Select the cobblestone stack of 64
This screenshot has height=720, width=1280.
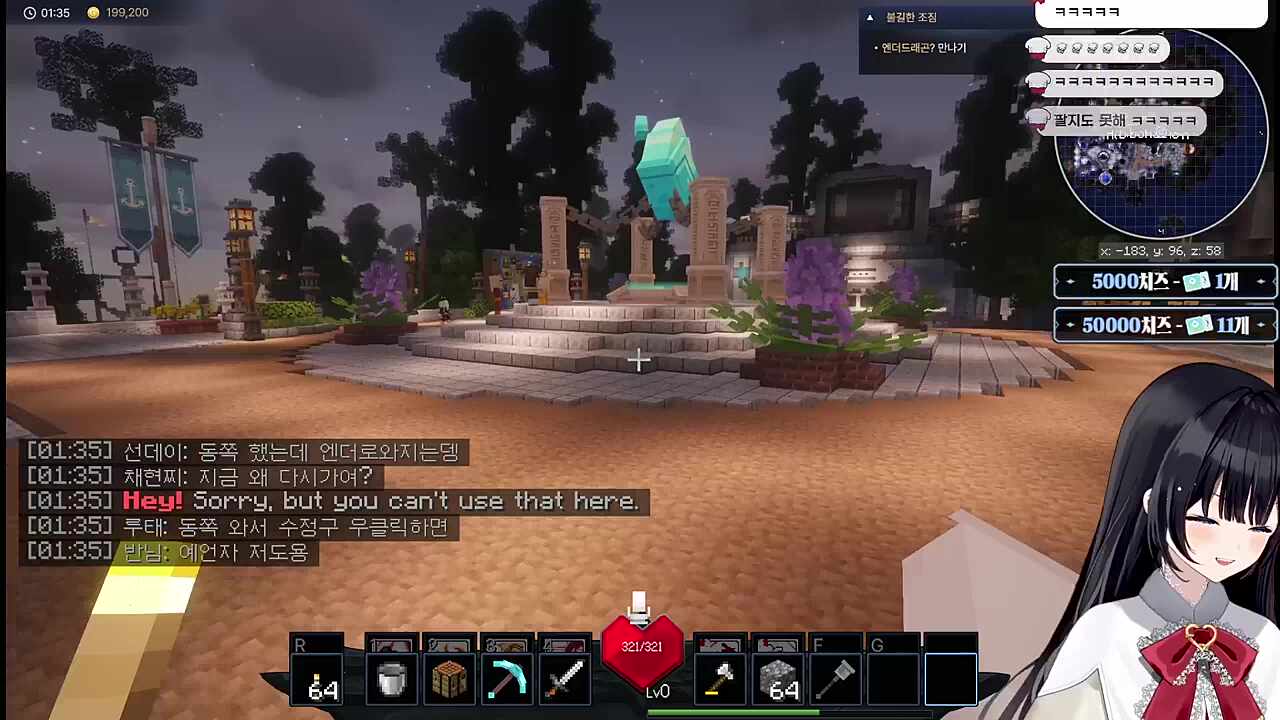pyautogui.click(x=779, y=678)
